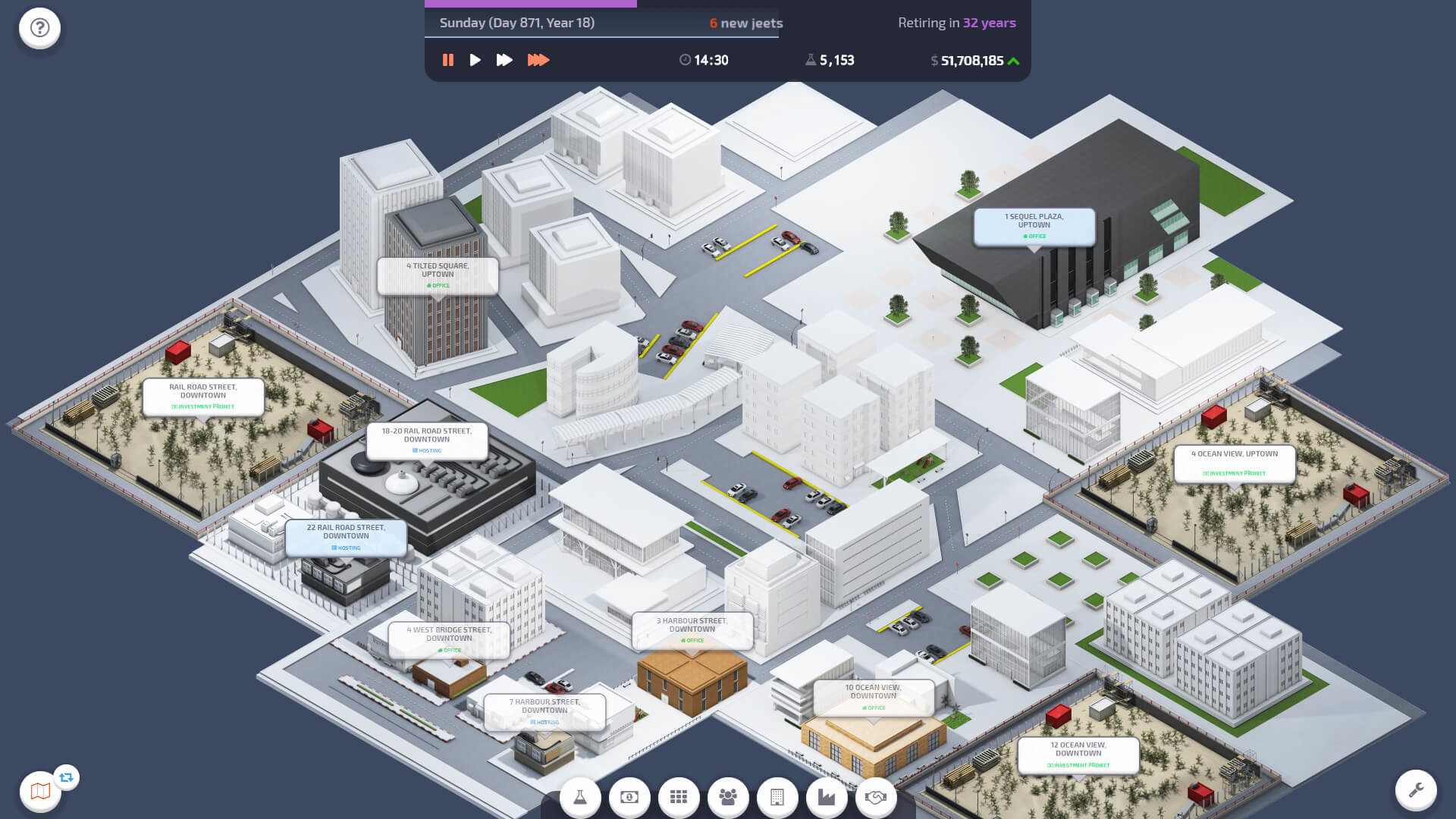This screenshot has width=1456, height=819.
Task: Open the Marketplace grid icon
Action: click(x=679, y=797)
